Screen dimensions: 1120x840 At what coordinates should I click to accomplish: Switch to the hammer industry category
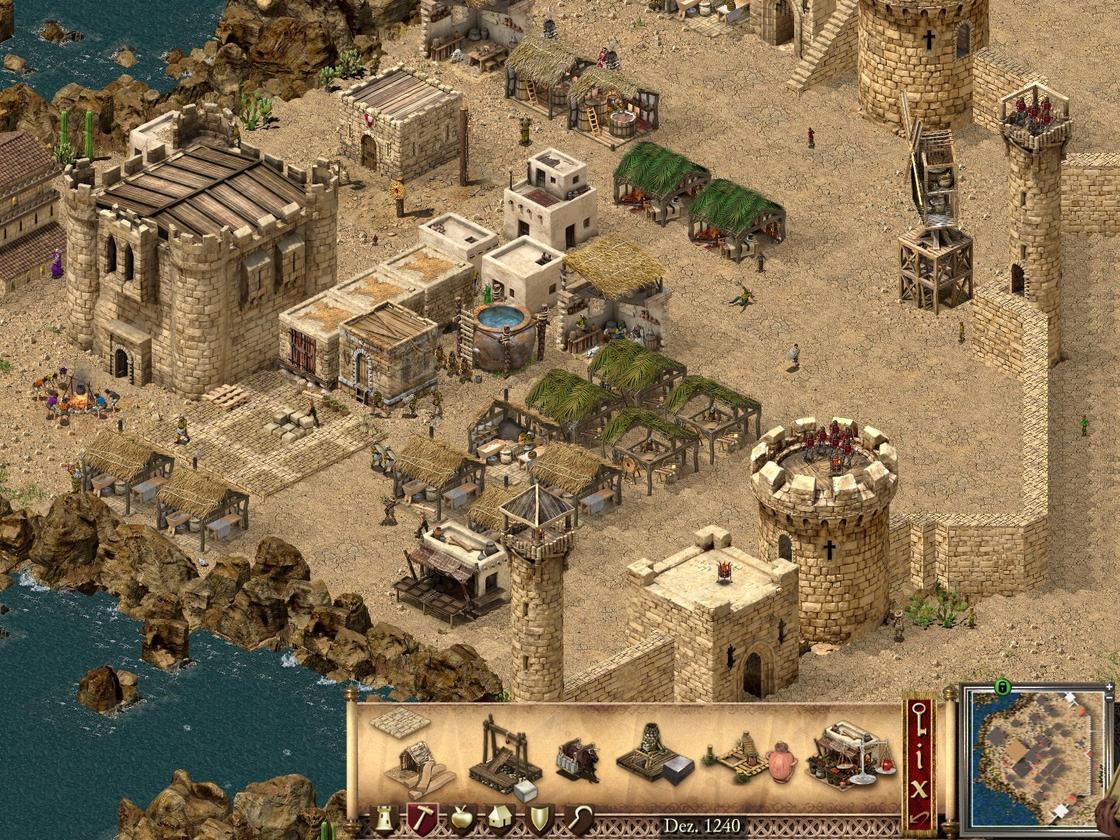click(x=421, y=820)
